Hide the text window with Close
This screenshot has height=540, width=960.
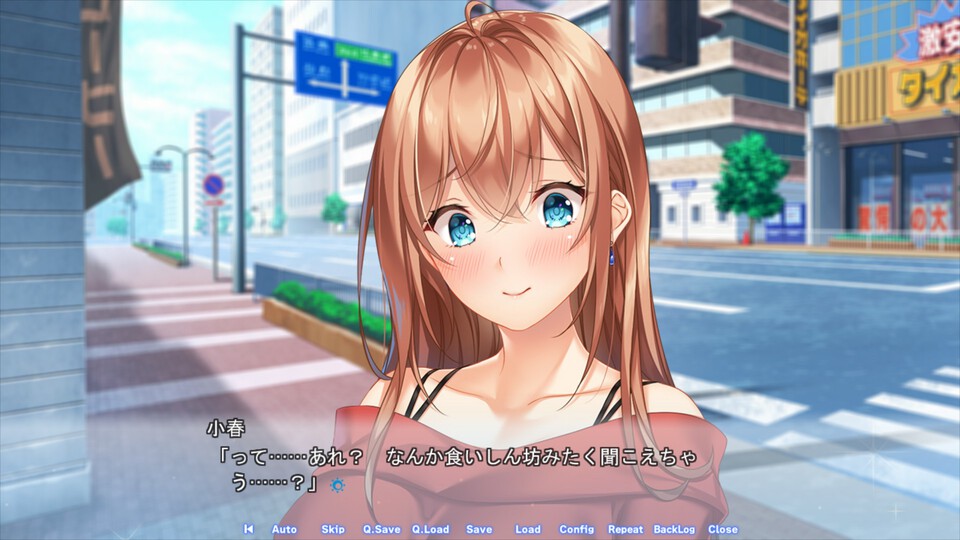(722, 529)
